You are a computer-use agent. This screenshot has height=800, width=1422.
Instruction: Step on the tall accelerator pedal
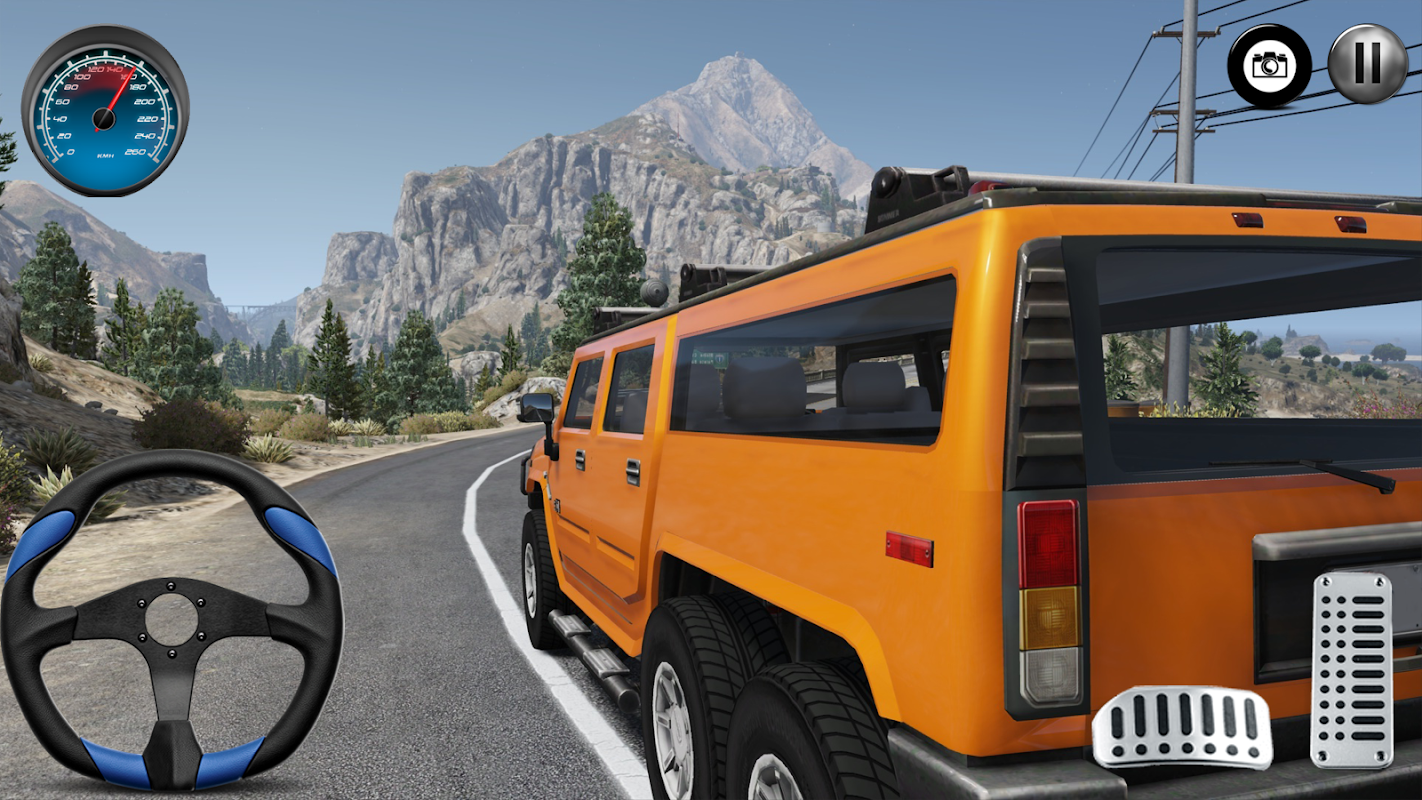click(x=1352, y=670)
